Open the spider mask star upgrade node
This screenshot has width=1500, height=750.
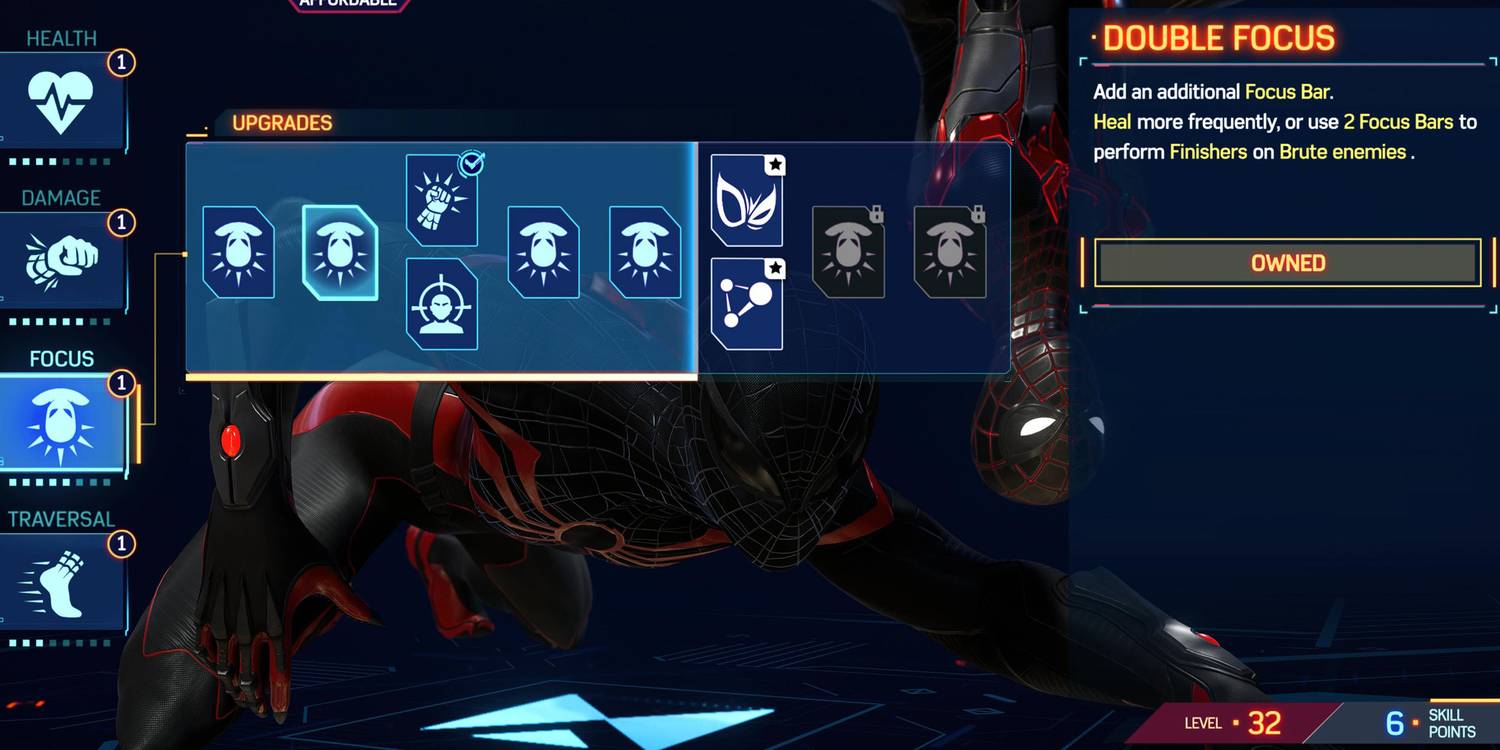(747, 197)
